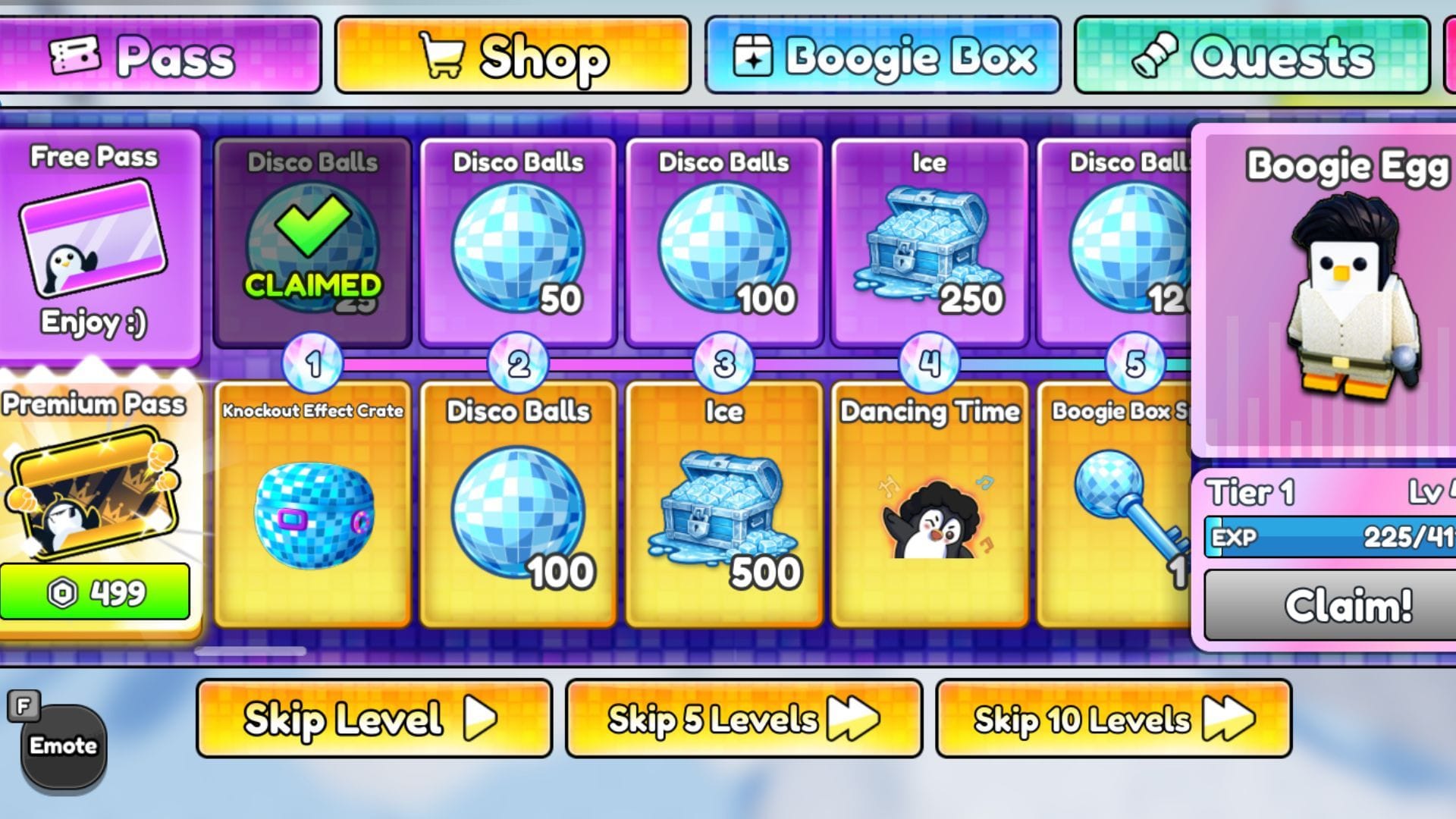The height and width of the screenshot is (819, 1456).
Task: Click the shopping cart icon on Shop tab
Action: (445, 55)
